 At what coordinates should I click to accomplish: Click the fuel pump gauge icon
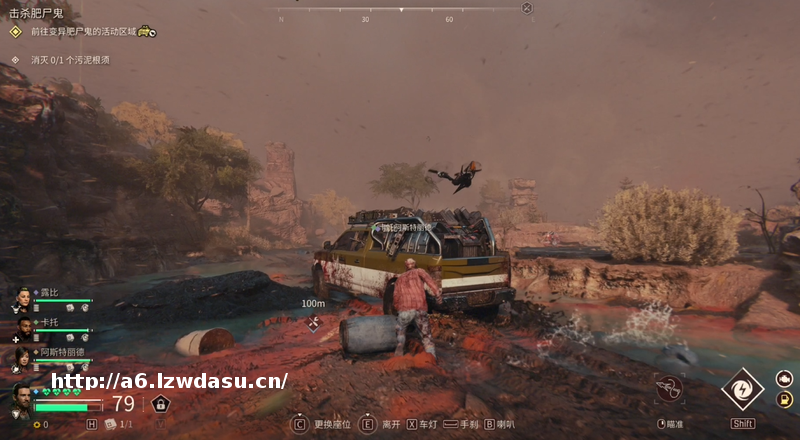[x=785, y=400]
